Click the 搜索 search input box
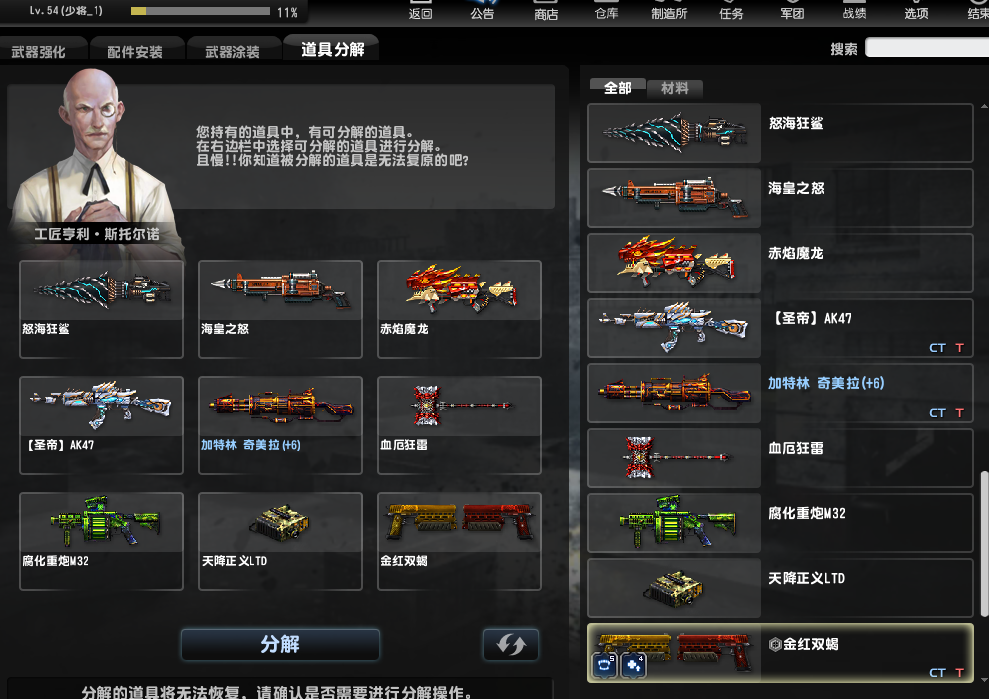This screenshot has width=989, height=699. (926, 48)
